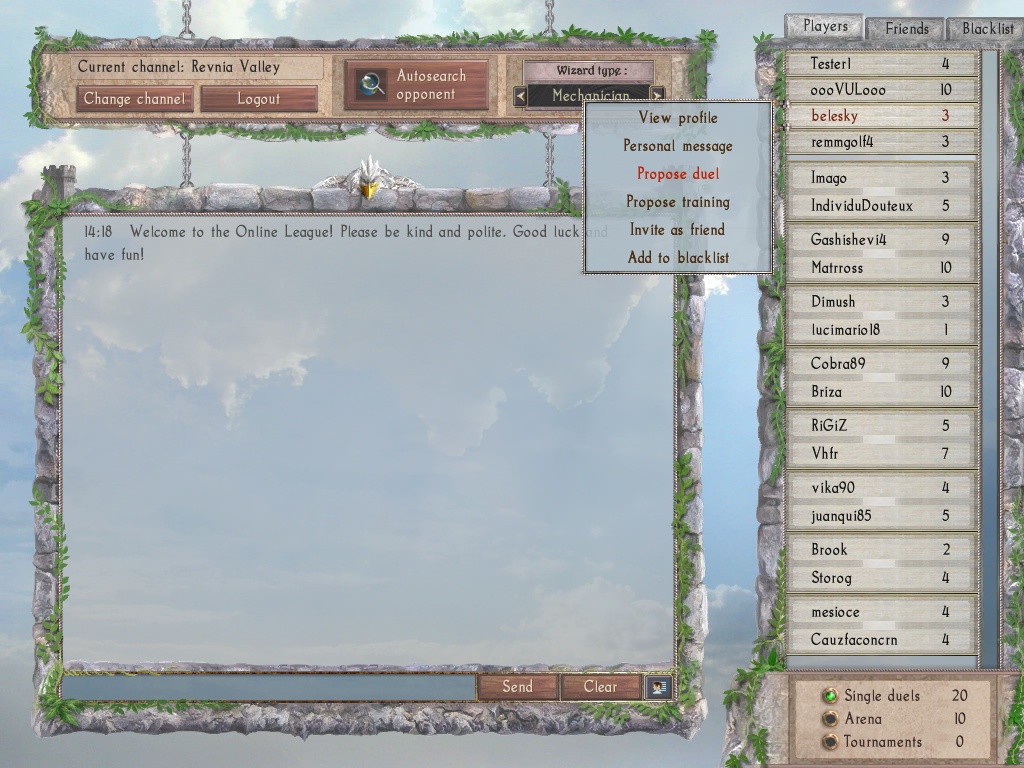1024x768 pixels.
Task: Select Add to blacklist option
Action: point(678,258)
